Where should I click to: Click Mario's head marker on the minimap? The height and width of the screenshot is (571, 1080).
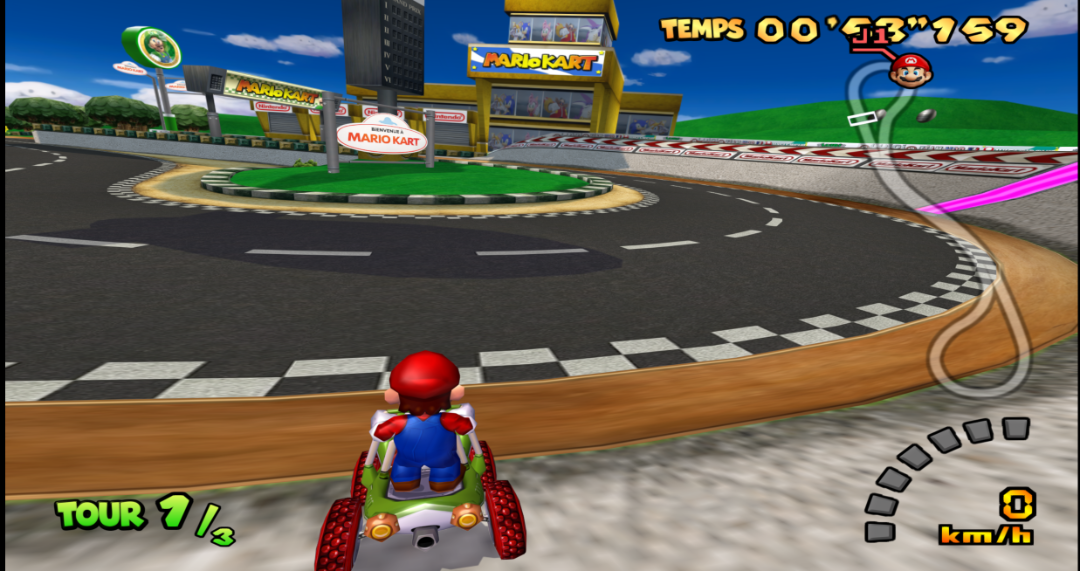click(910, 70)
